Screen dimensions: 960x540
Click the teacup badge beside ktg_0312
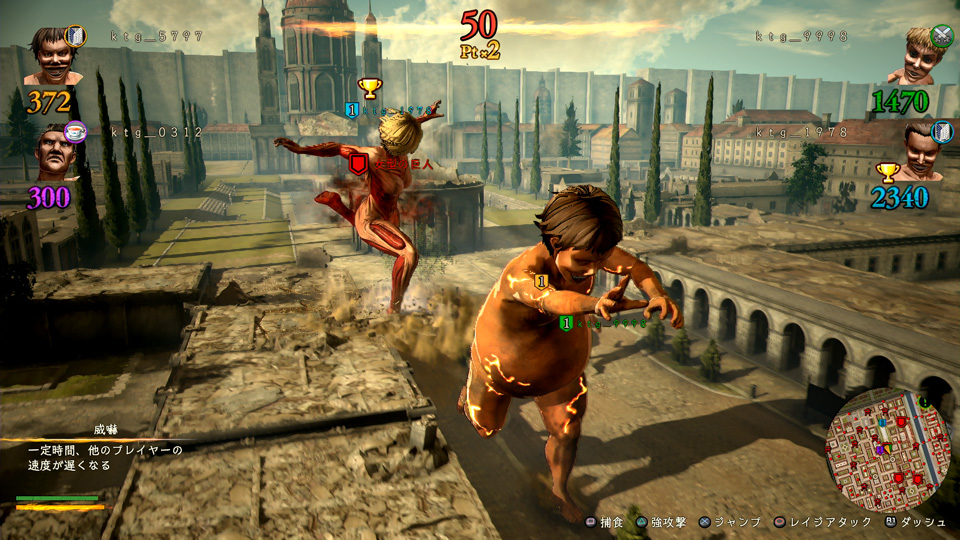coord(75,131)
